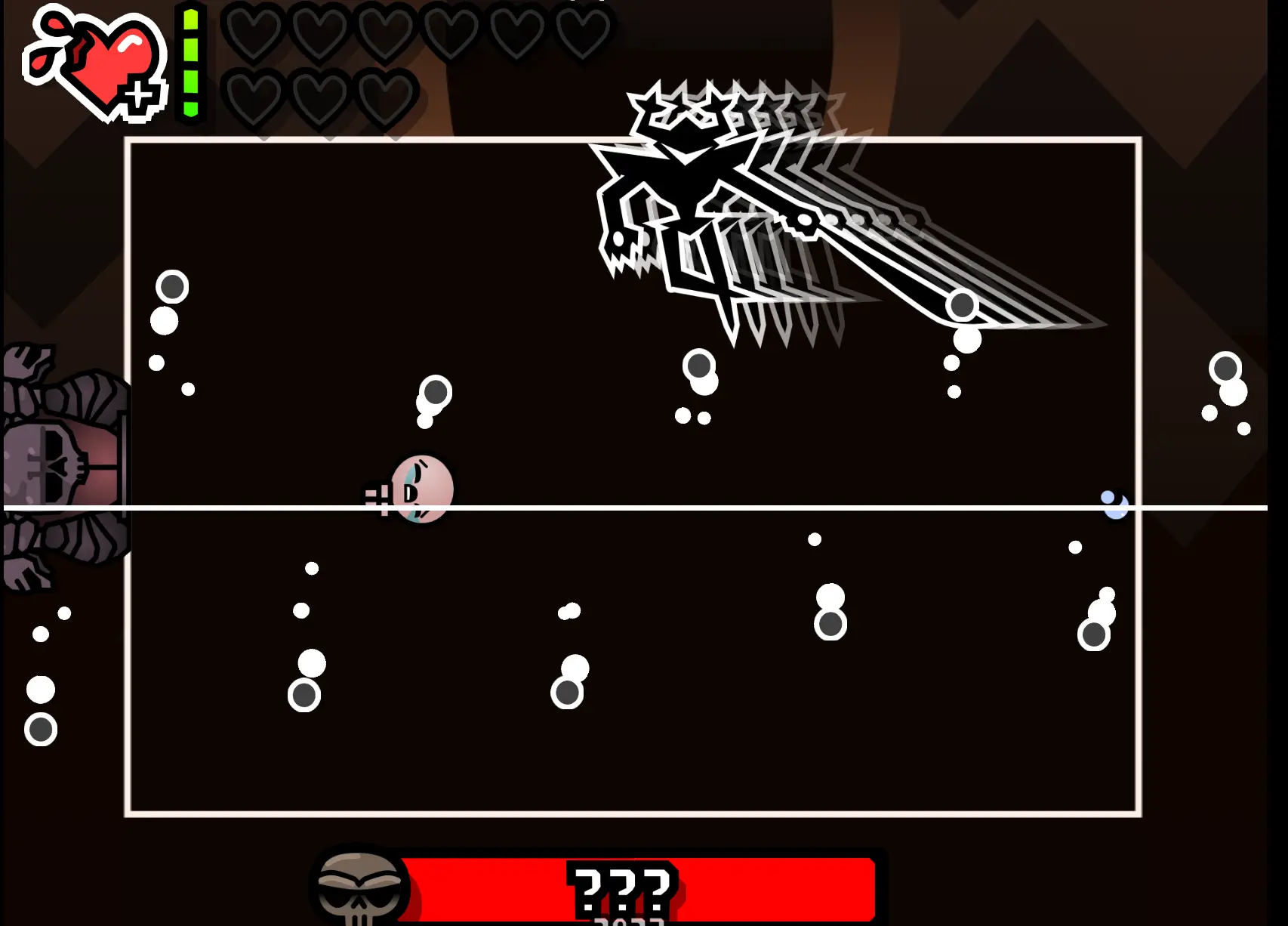Click the plus symbol on the heart item

pyautogui.click(x=140, y=94)
